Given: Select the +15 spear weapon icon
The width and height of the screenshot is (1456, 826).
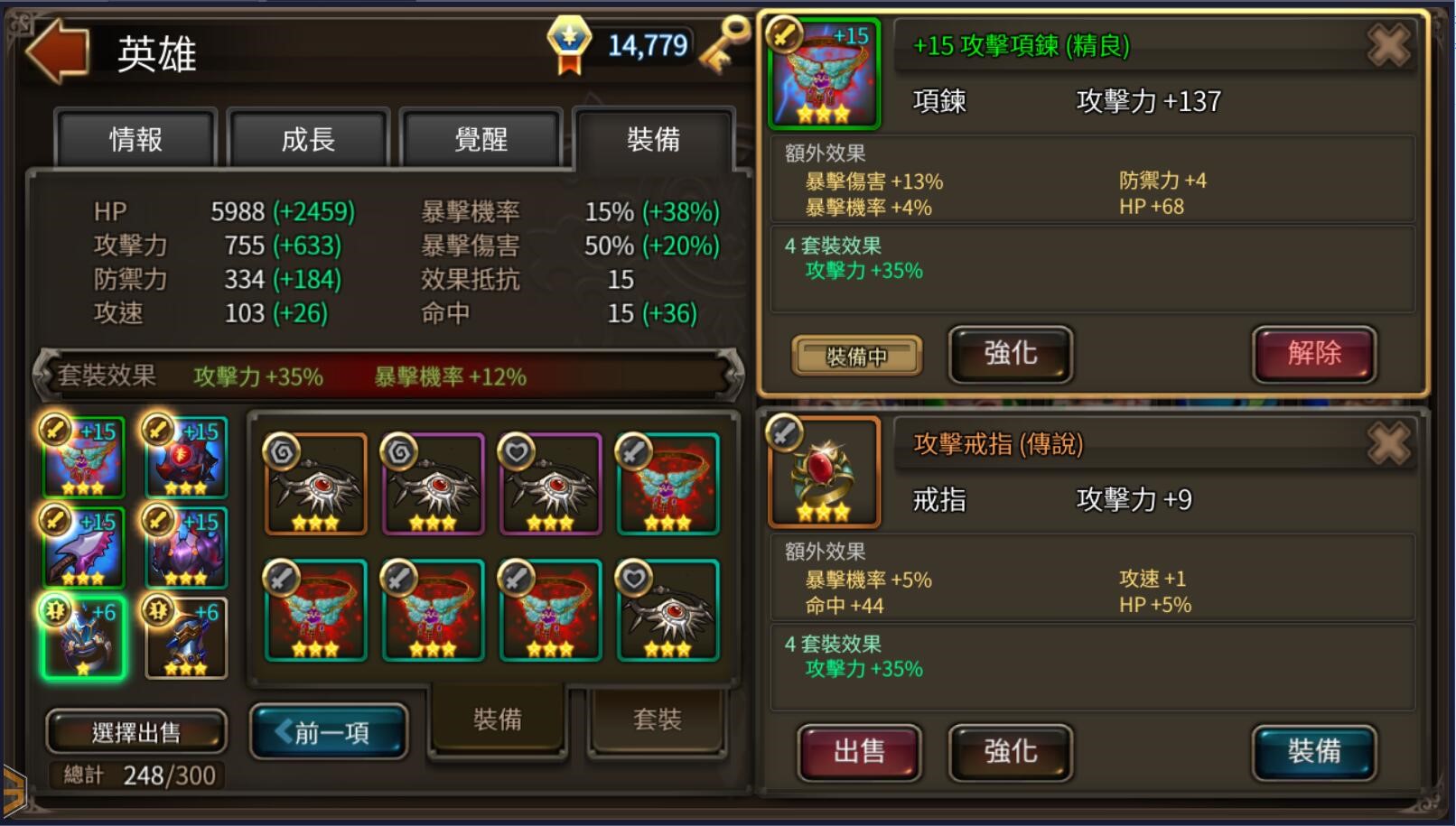Looking at the screenshot, I should tap(81, 546).
